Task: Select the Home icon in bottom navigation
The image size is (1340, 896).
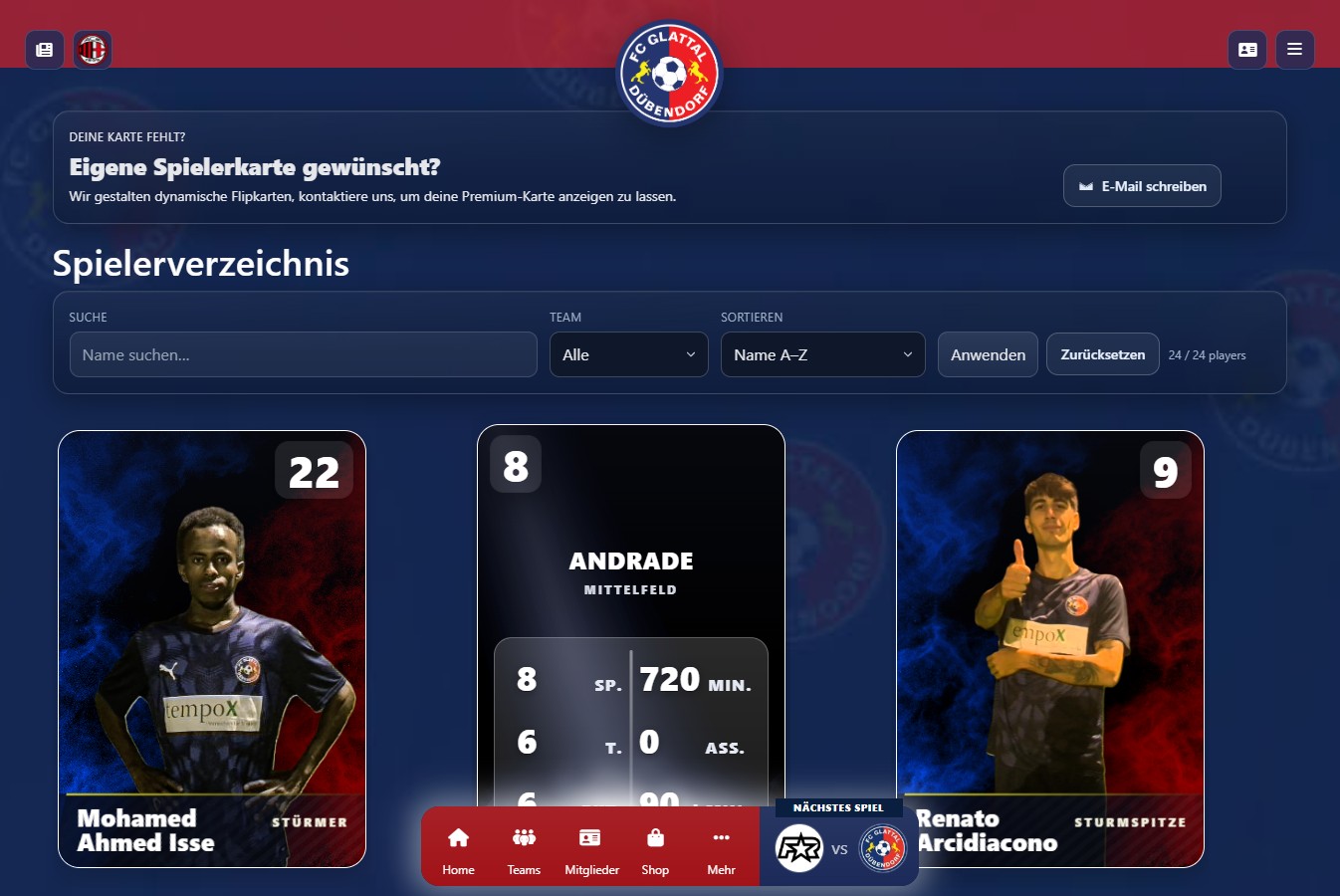Action: coord(457,839)
